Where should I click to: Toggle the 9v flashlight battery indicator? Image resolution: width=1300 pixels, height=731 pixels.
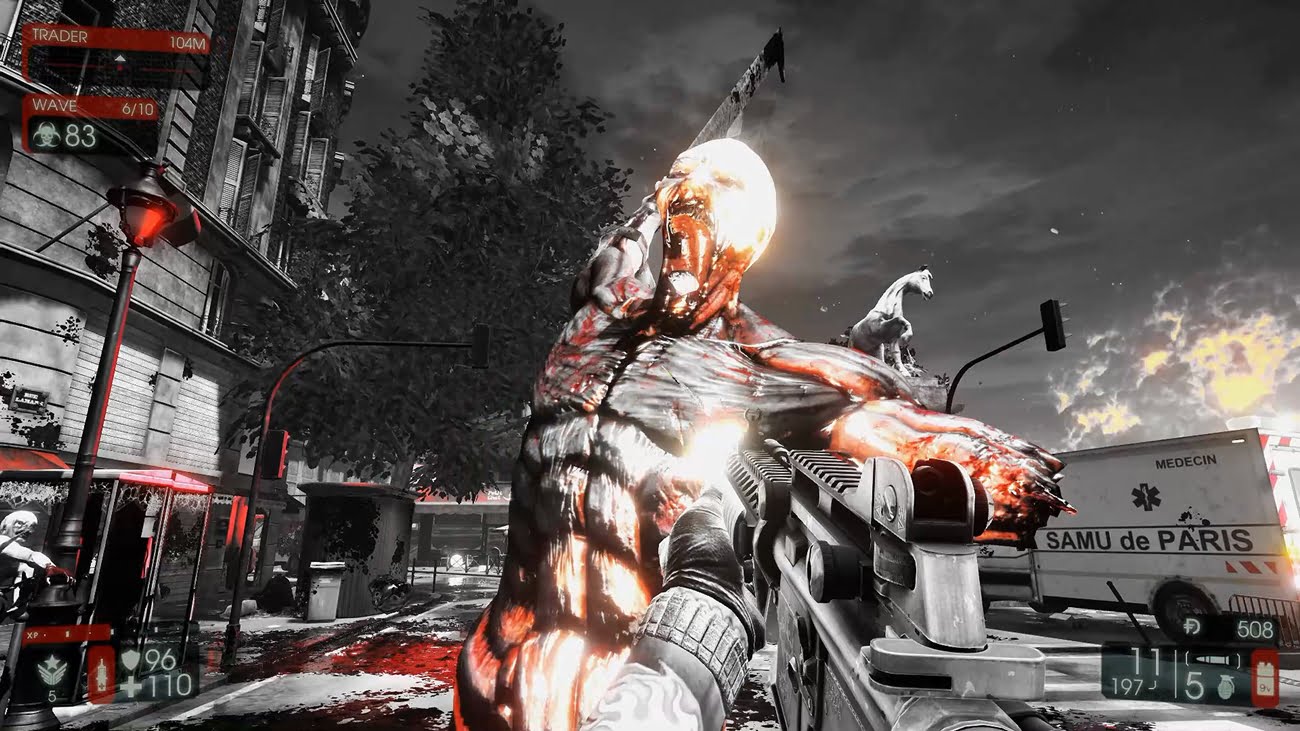(x=1265, y=676)
